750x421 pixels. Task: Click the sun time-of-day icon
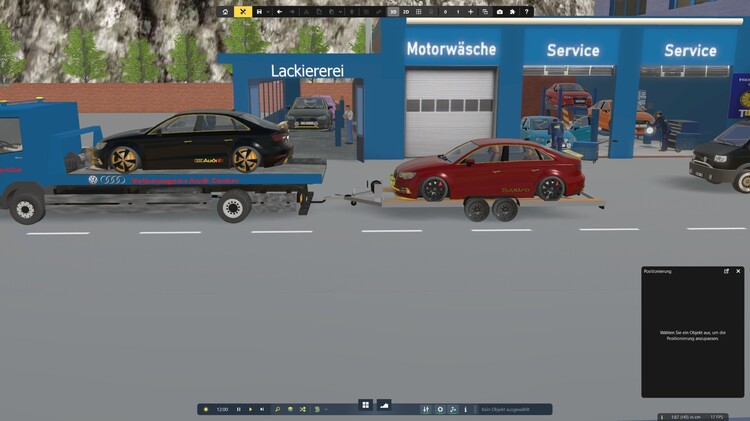[x=206, y=409]
